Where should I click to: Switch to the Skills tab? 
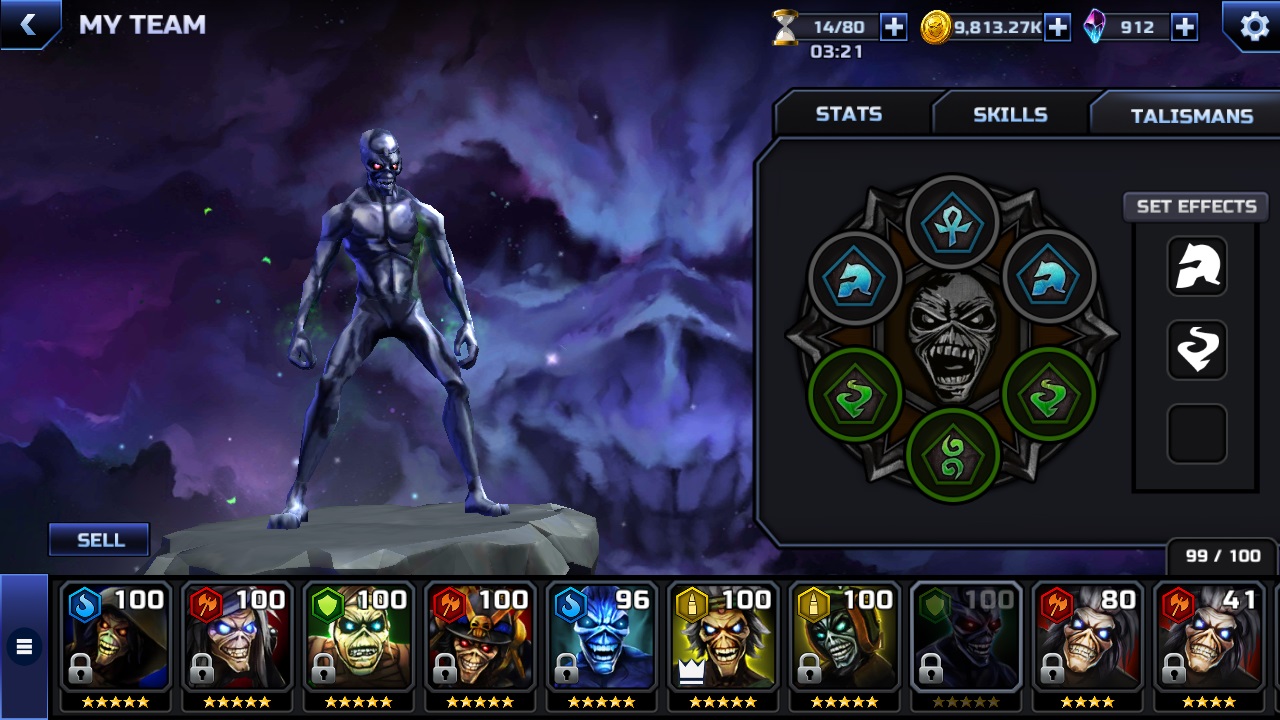click(1010, 114)
